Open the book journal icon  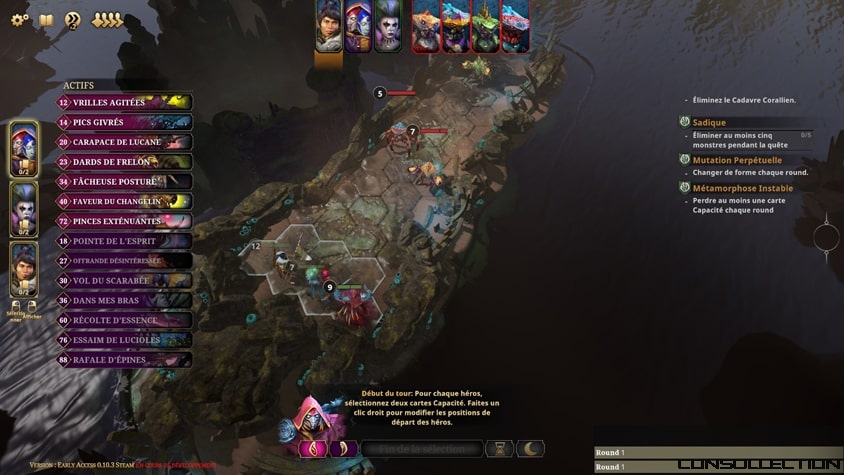pyautogui.click(x=46, y=20)
